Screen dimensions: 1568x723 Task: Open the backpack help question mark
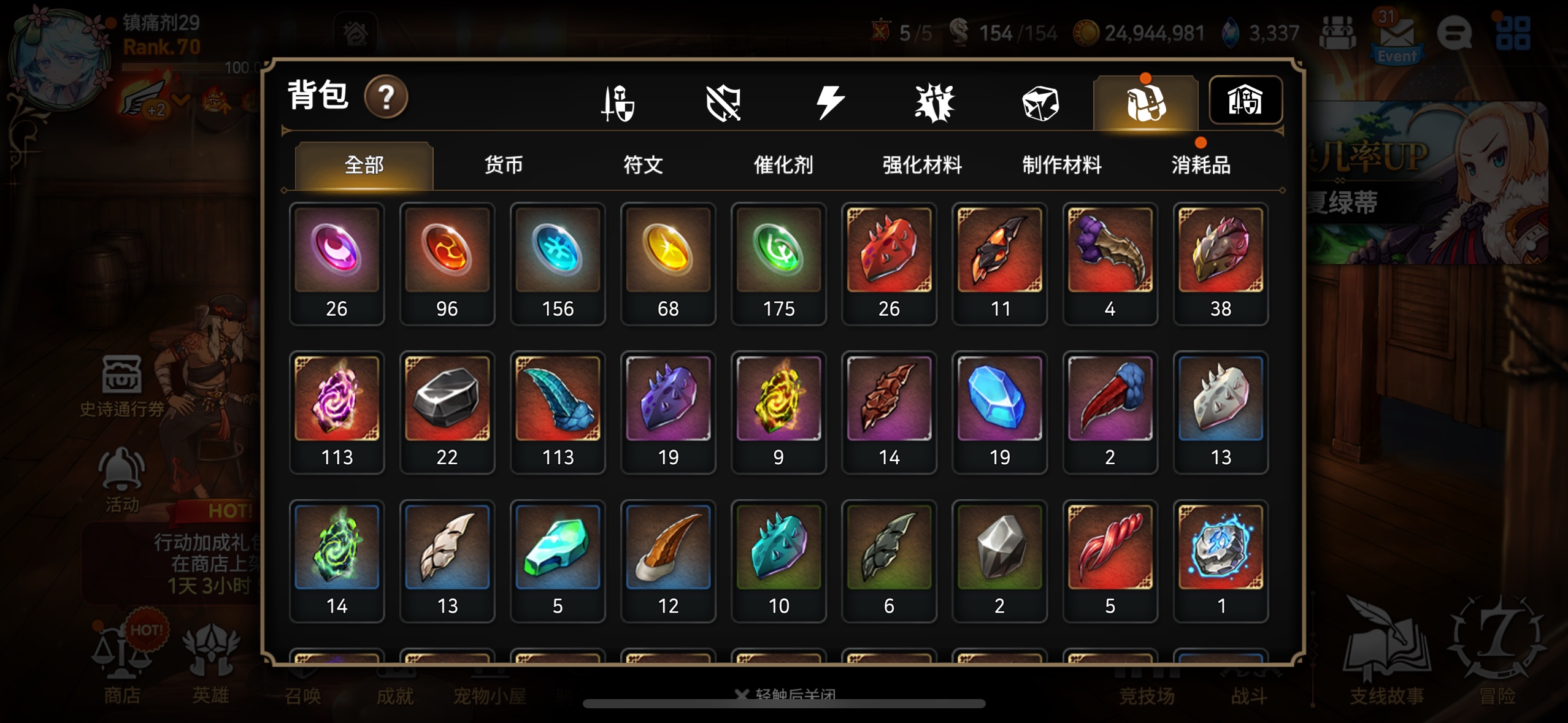click(x=386, y=97)
